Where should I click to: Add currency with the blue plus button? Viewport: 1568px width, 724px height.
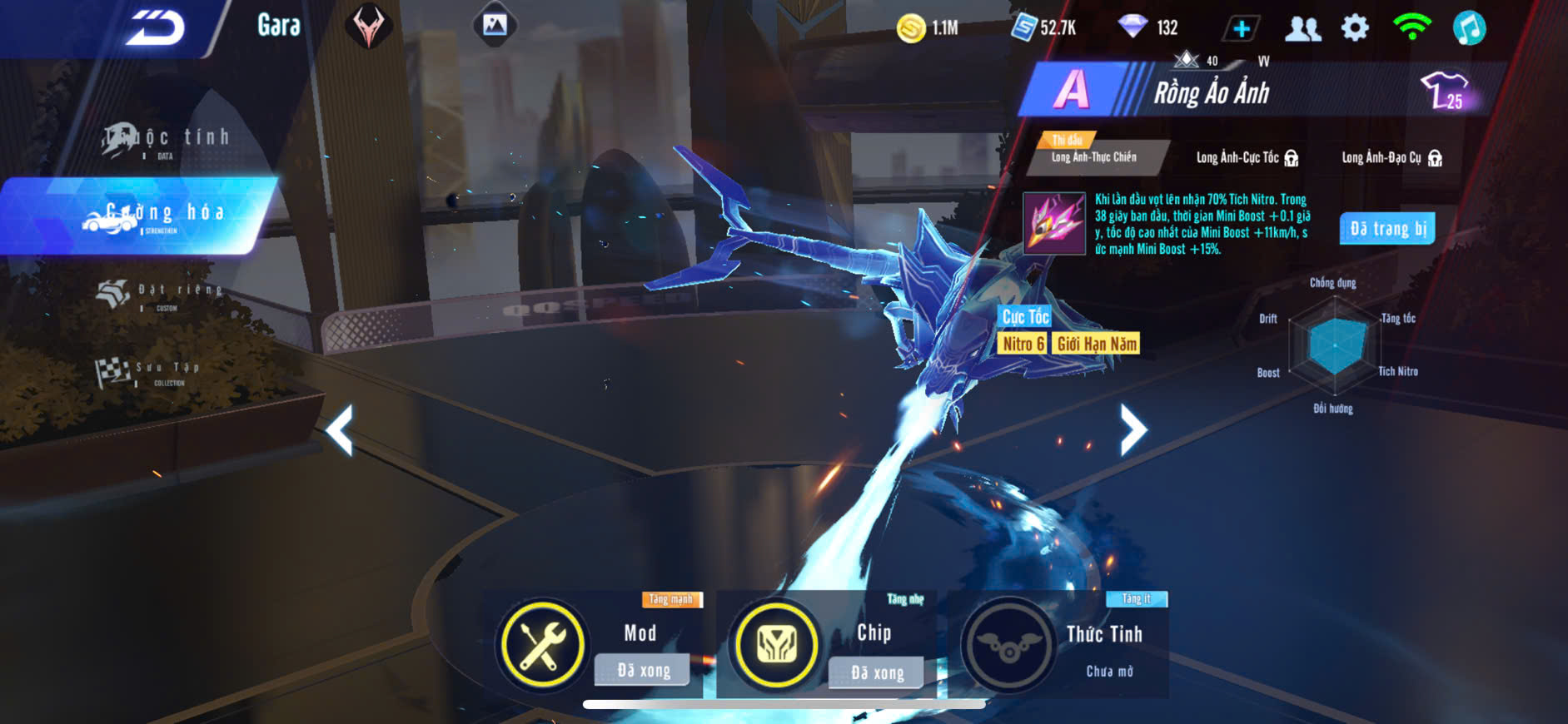coord(1241,28)
